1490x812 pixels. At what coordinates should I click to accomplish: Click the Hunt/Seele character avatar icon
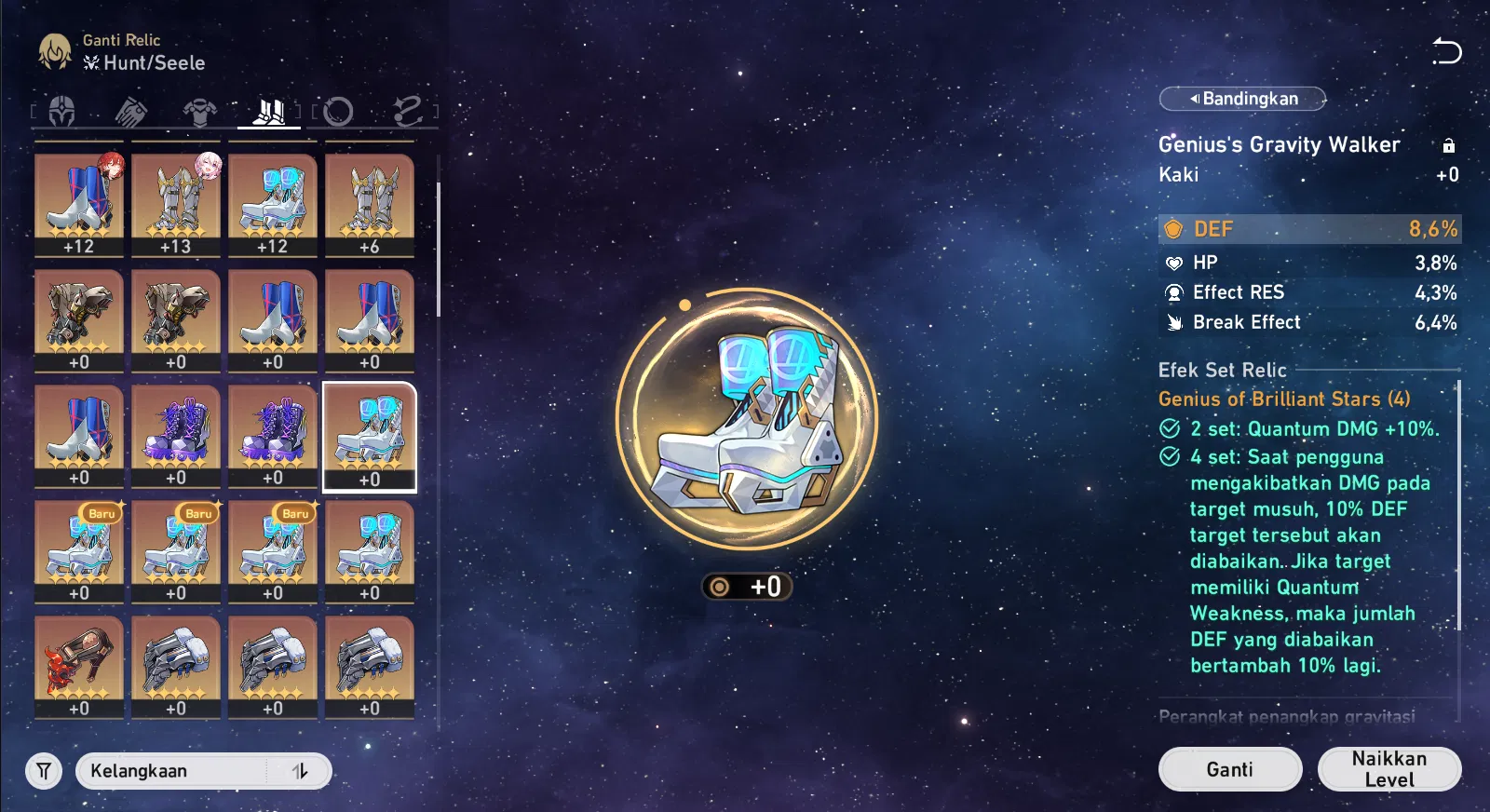coord(53,51)
